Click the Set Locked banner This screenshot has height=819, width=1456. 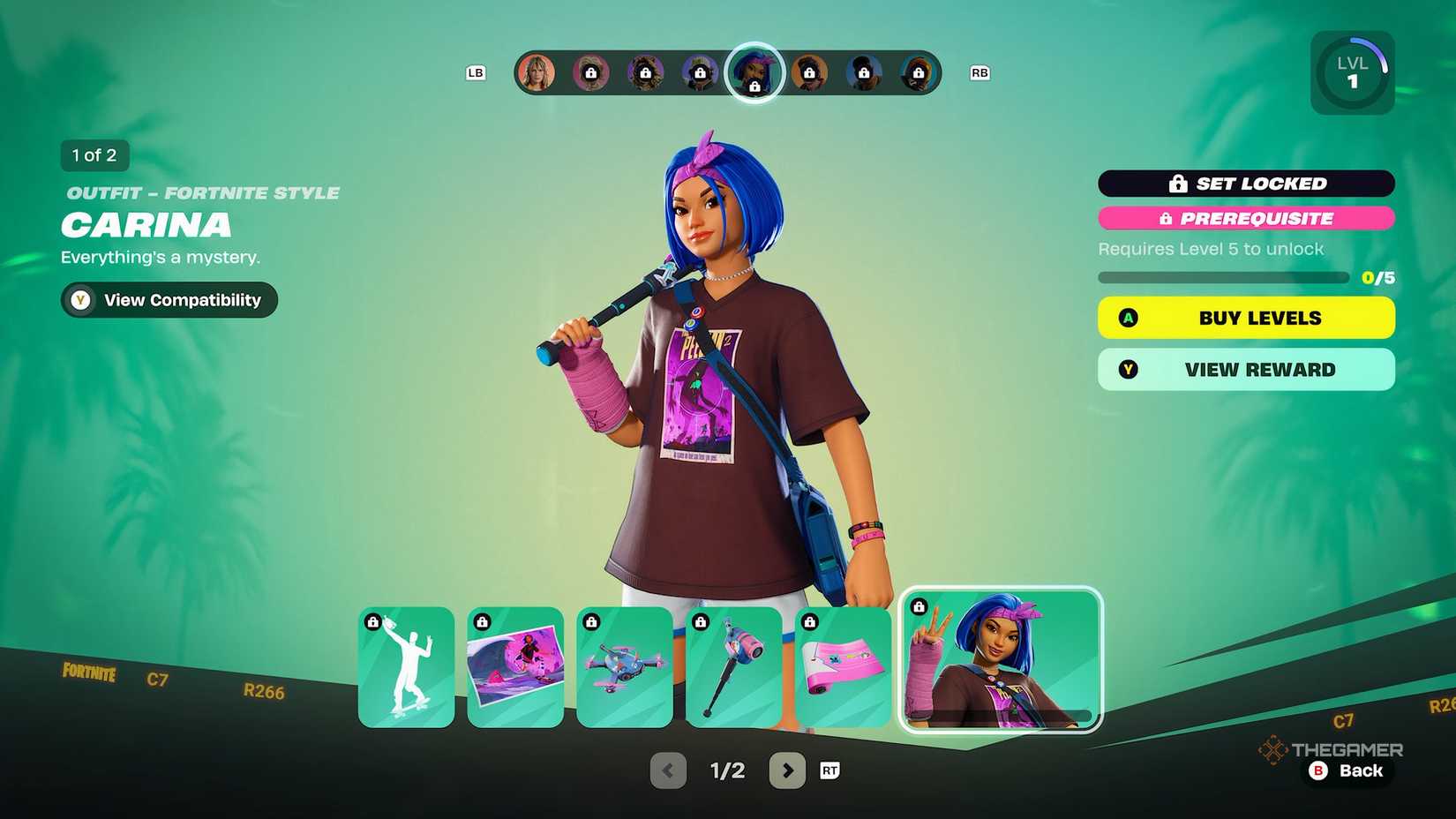click(x=1246, y=184)
